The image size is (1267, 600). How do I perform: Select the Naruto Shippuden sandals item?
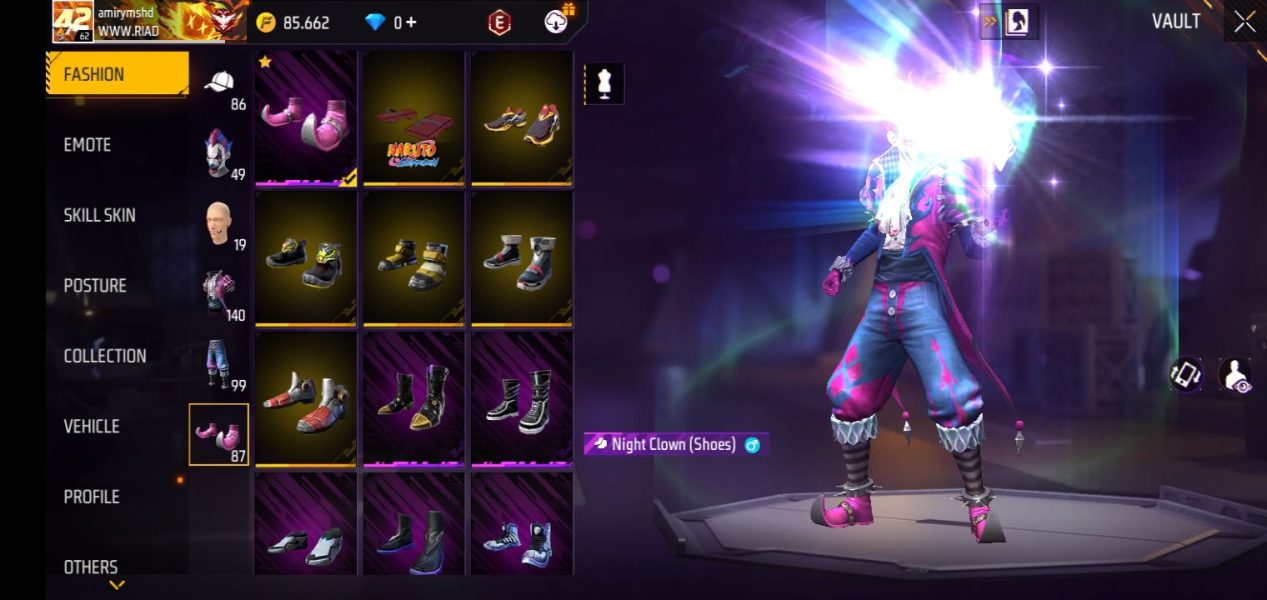pyautogui.click(x=413, y=118)
